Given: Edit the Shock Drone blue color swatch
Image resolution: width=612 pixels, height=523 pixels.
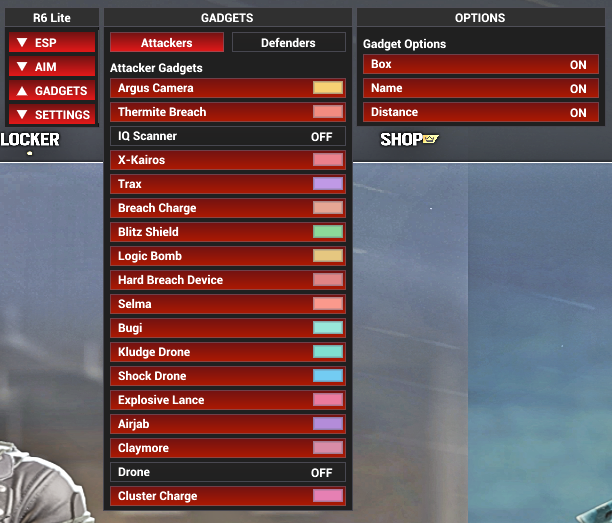Looking at the screenshot, I should pyautogui.click(x=328, y=376).
